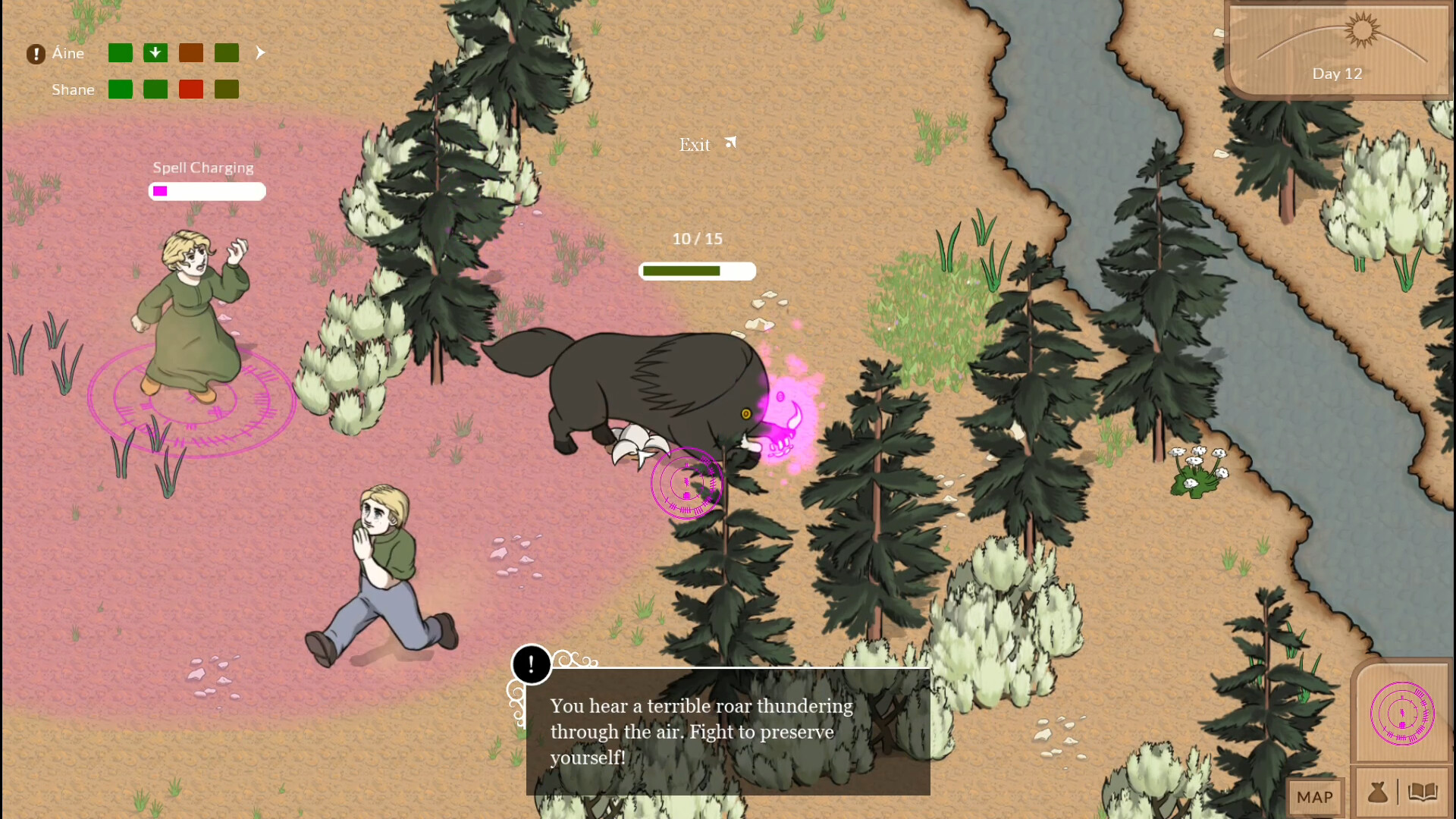Toggle Shane's red status square
Viewport: 1456px width, 819px height.
click(191, 89)
